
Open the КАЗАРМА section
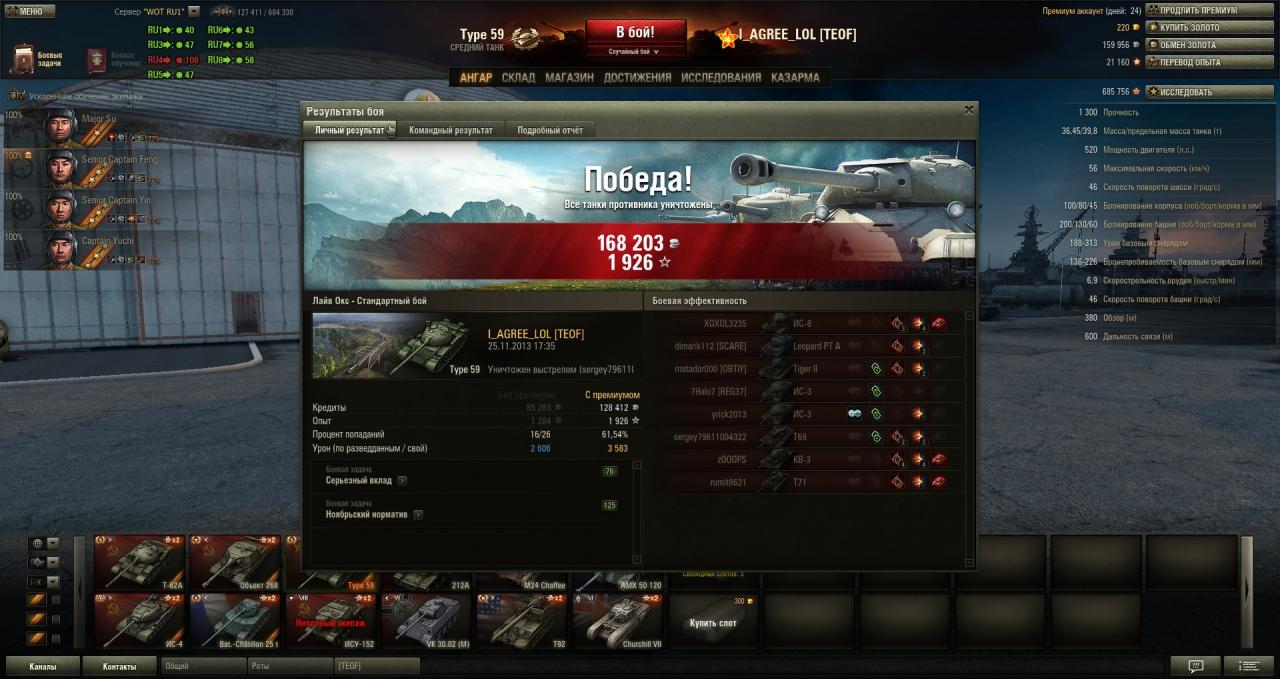[795, 77]
